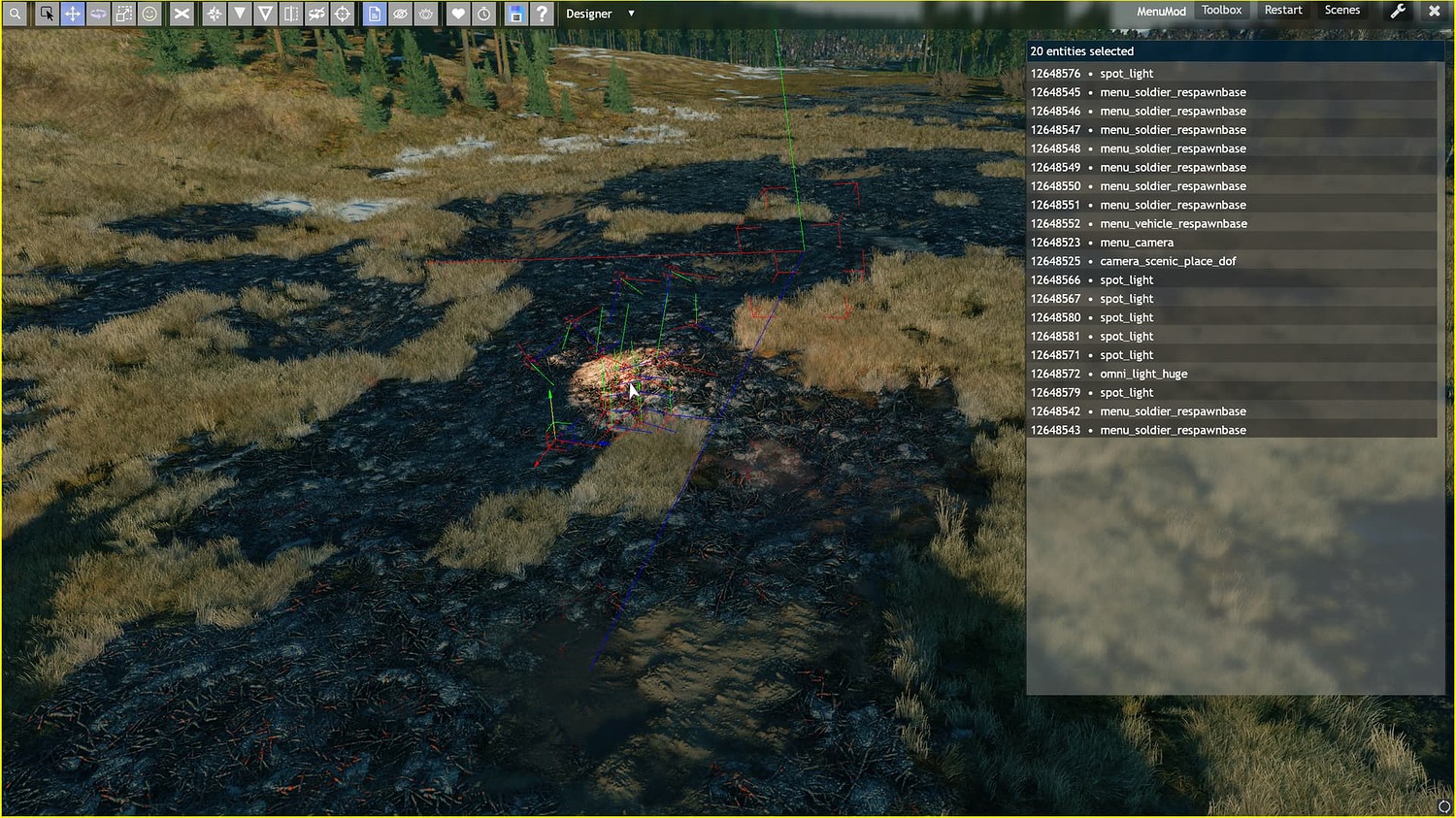Image resolution: width=1456 pixels, height=818 pixels.
Task: Select the rotate tool
Action: (98, 14)
